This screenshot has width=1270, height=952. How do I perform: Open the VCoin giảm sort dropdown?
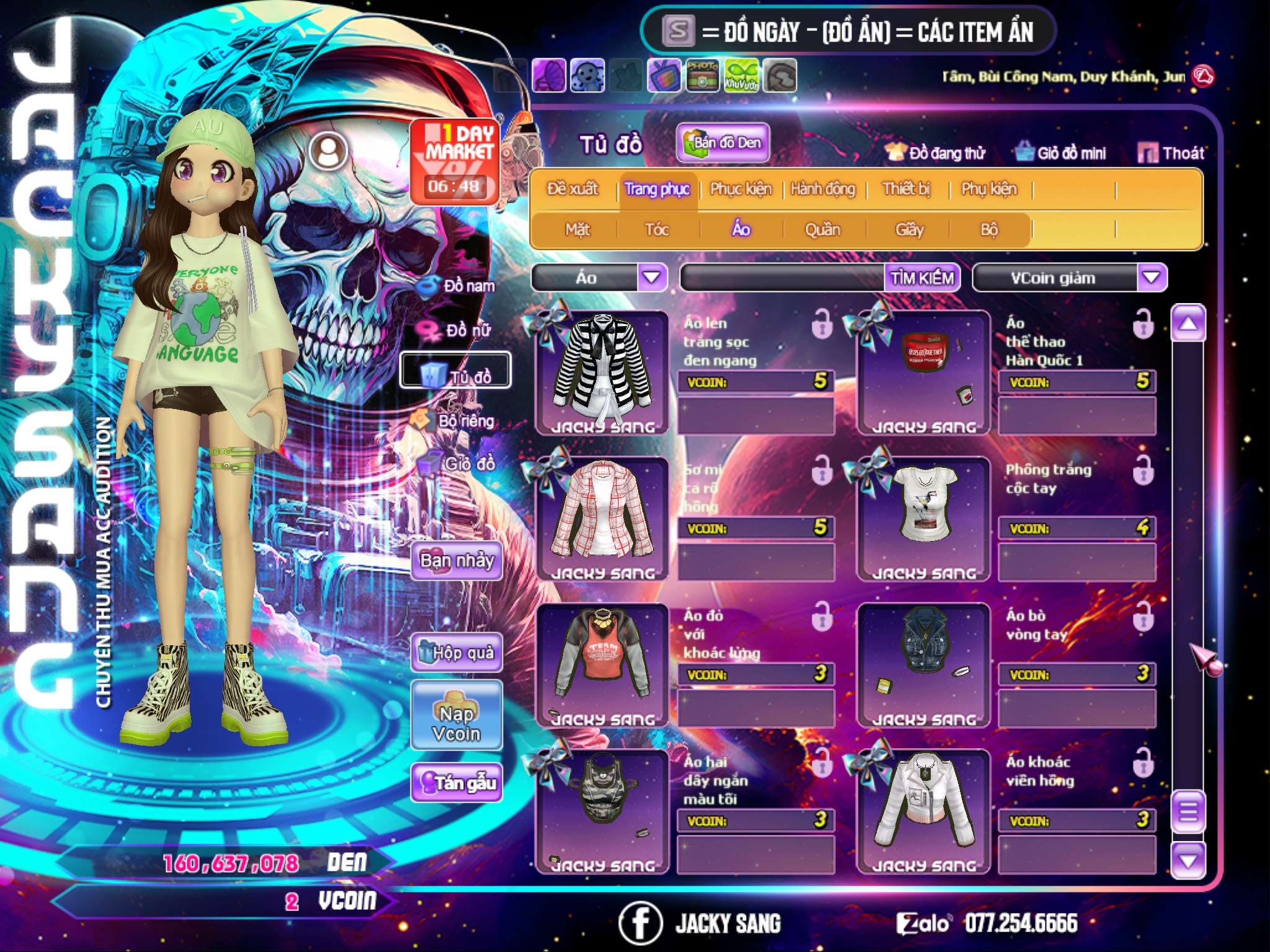tap(1151, 278)
